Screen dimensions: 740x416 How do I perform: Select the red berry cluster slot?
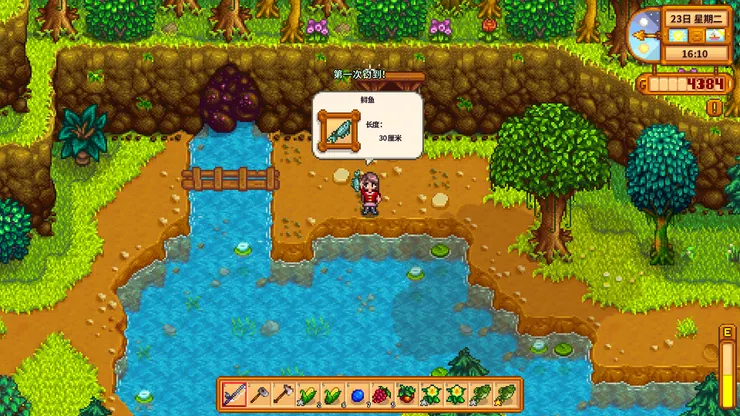tap(382, 394)
